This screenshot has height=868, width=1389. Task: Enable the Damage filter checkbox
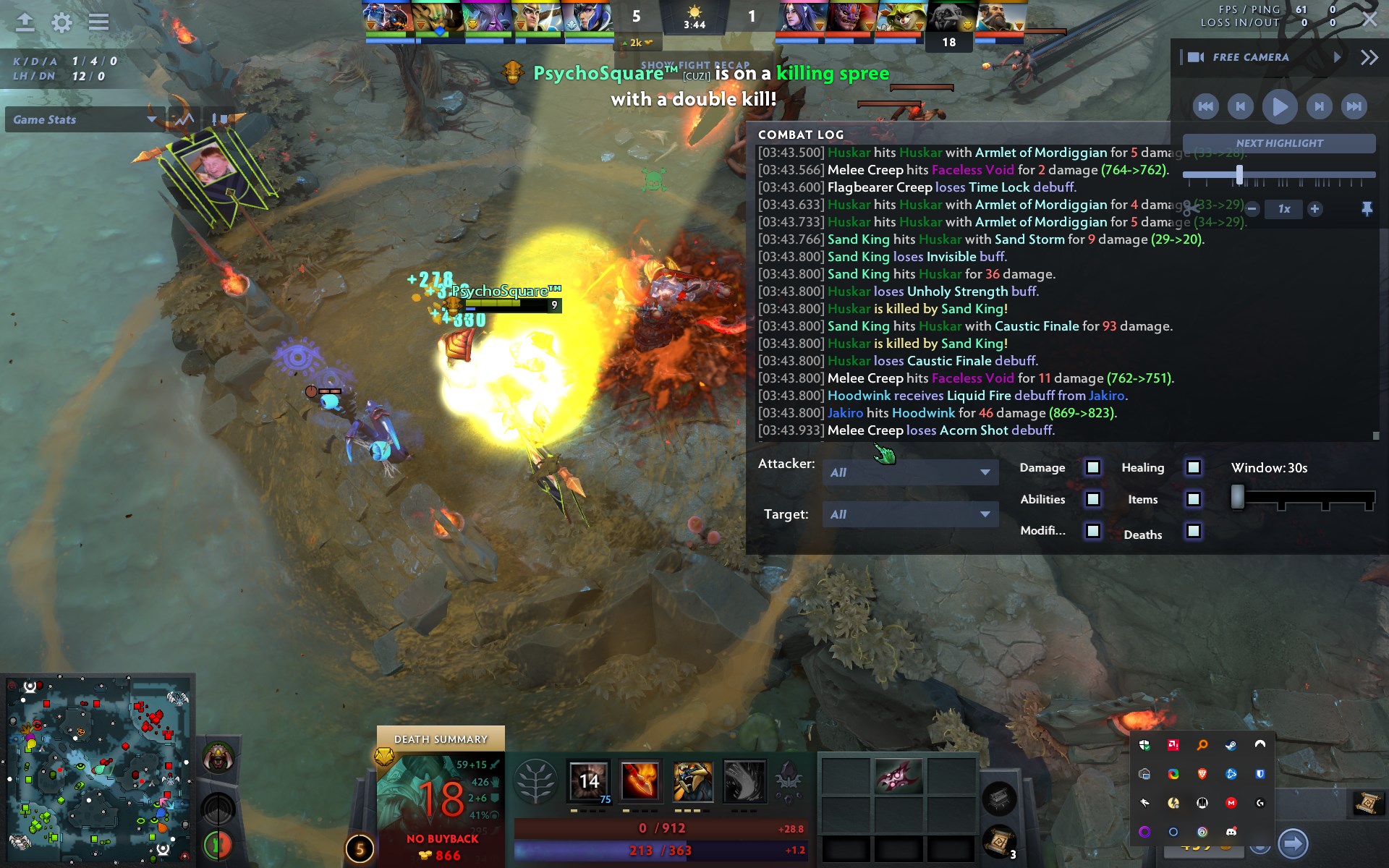pos(1092,468)
